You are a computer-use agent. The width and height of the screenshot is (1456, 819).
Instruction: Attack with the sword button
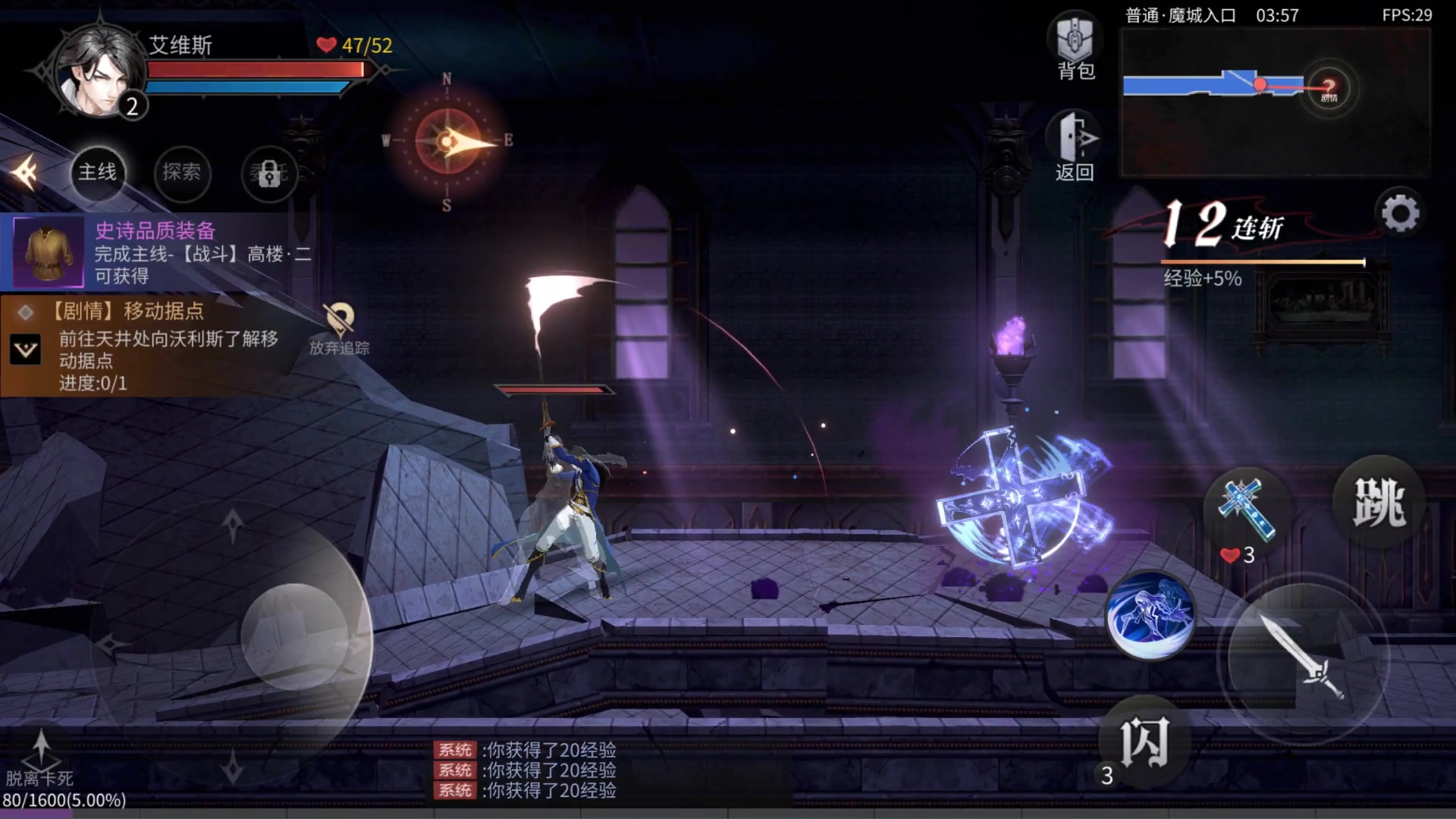[x=1302, y=656]
